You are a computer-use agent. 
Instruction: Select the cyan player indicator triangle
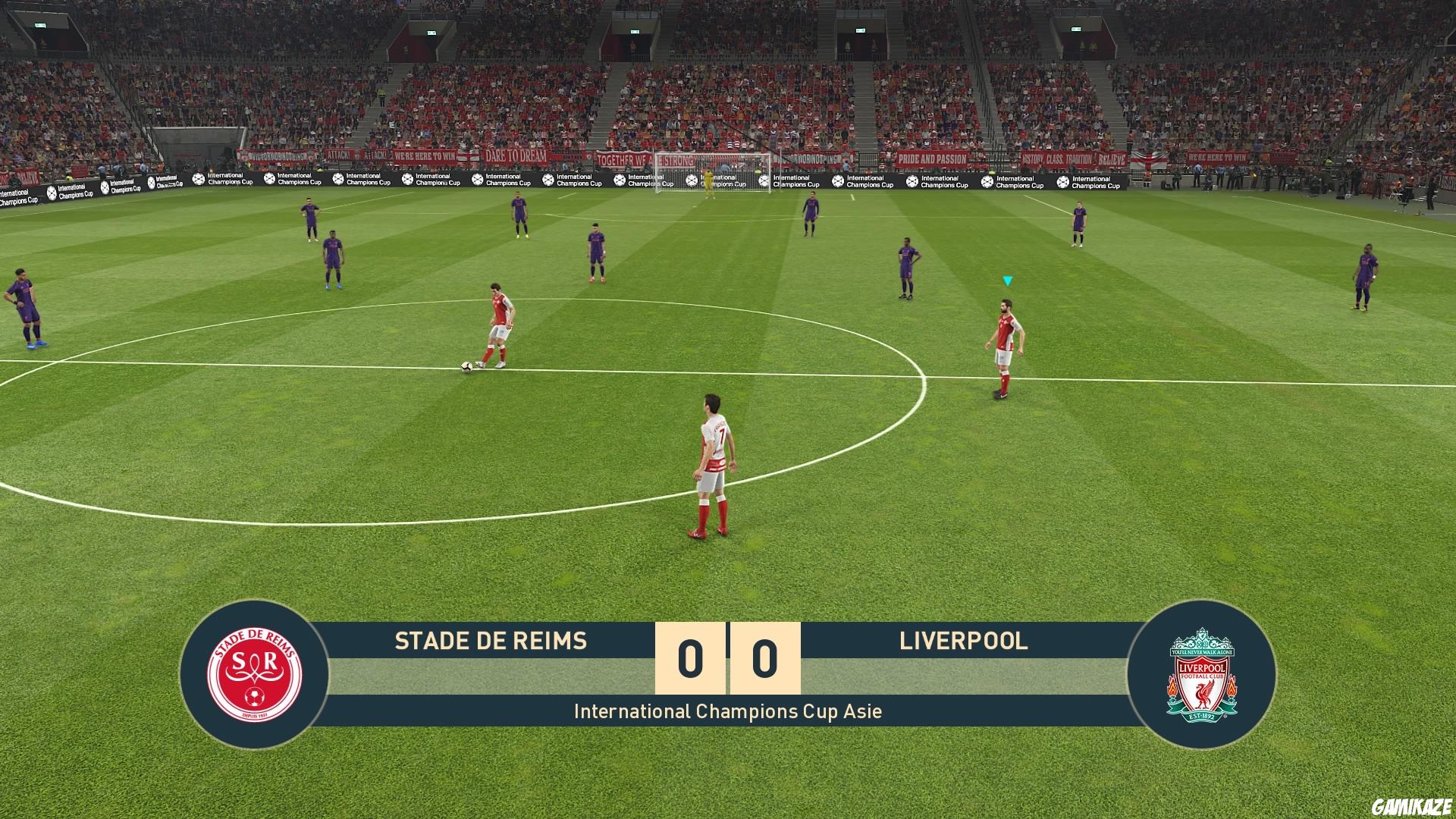1008,279
